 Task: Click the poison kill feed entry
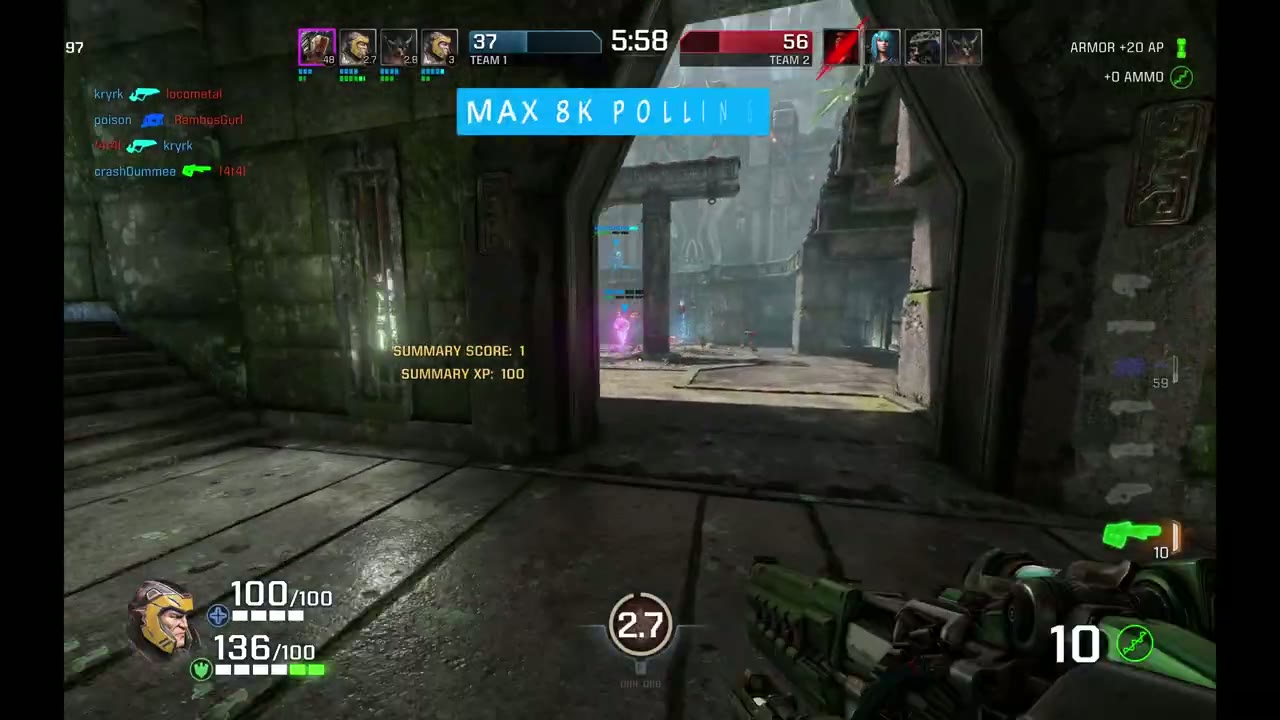pos(168,120)
